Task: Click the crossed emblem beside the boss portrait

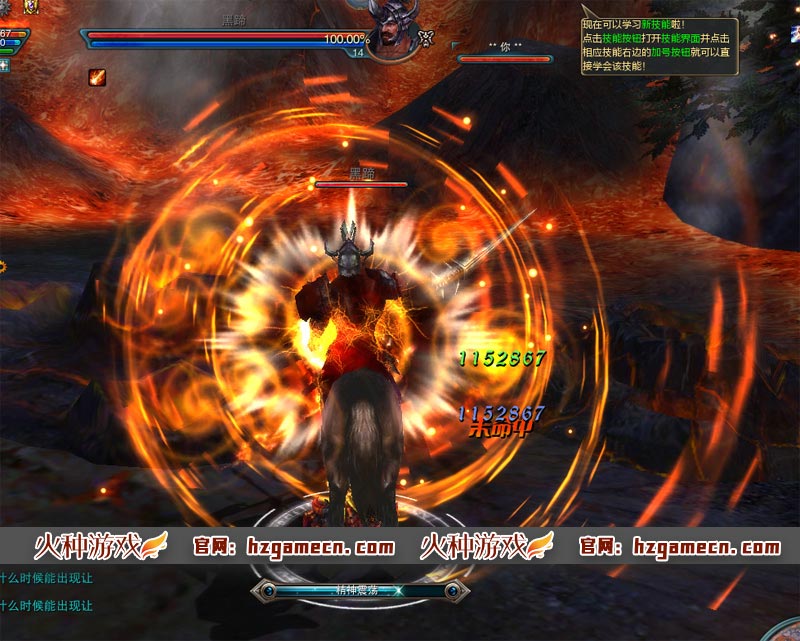Action: [x=427, y=38]
